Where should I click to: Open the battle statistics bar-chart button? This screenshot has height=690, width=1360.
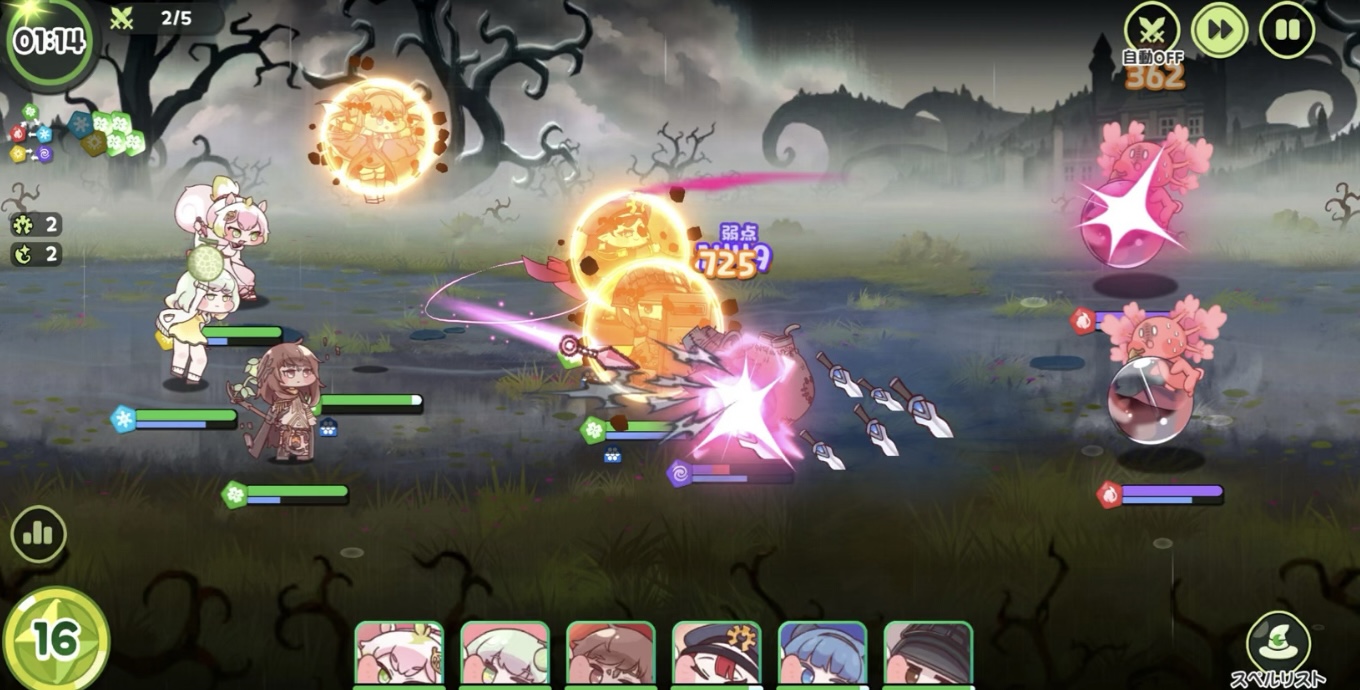[x=38, y=534]
